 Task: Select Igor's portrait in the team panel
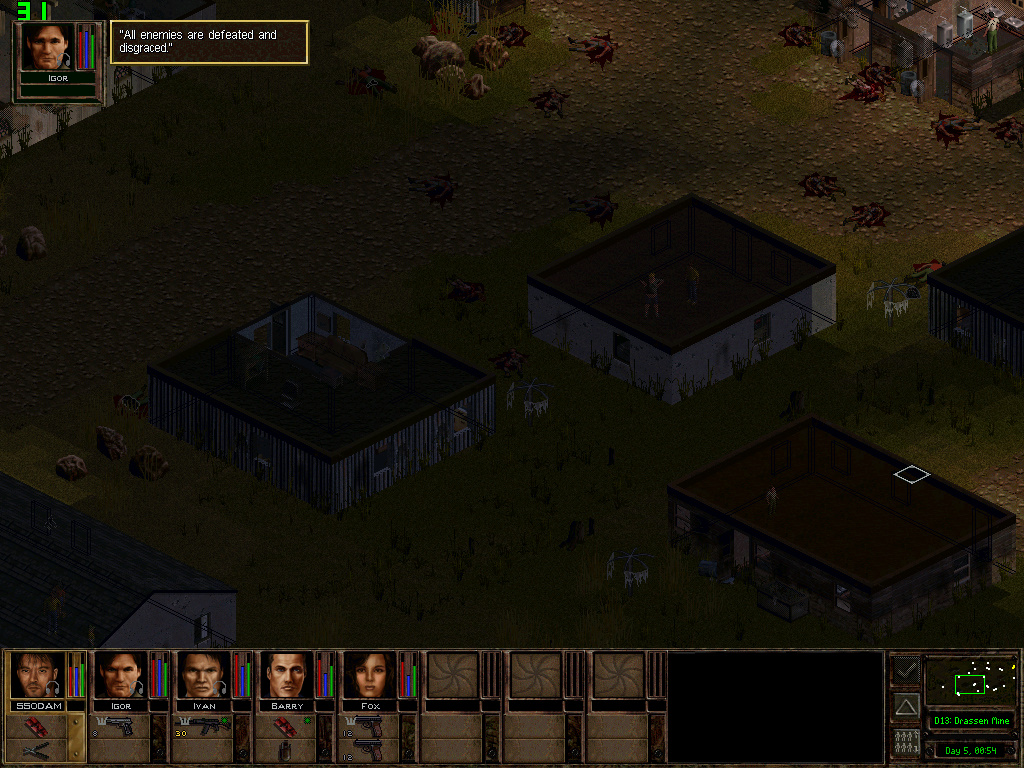[x=120, y=675]
